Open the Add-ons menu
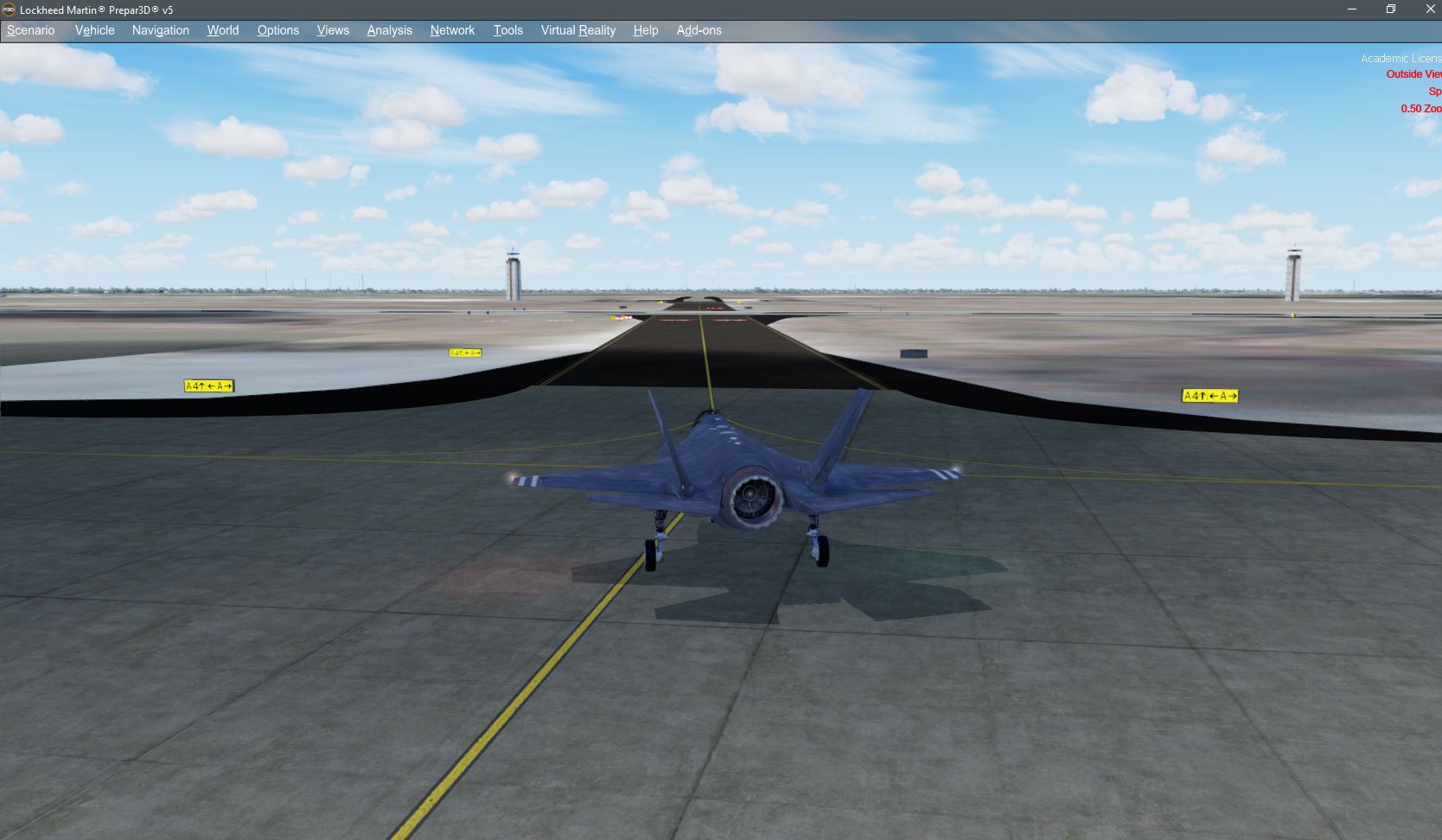 [699, 30]
